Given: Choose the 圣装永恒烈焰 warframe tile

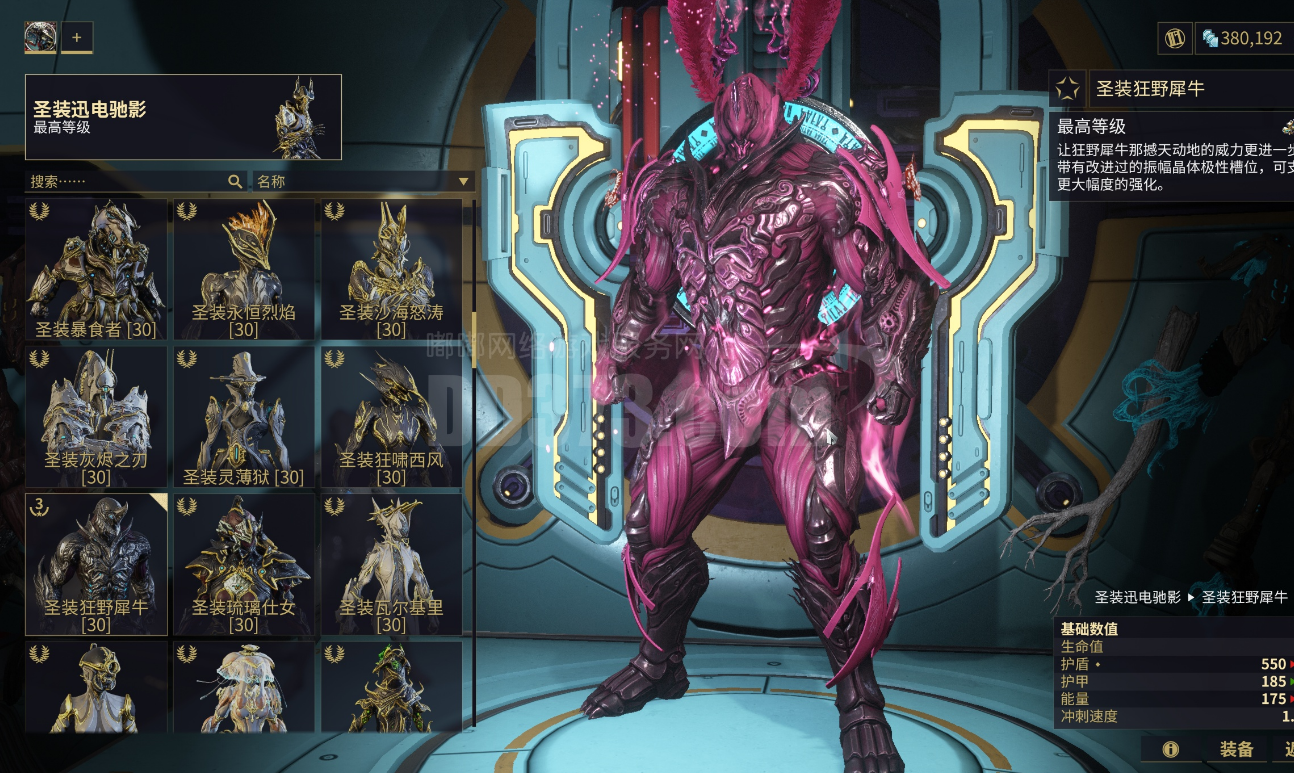Looking at the screenshot, I should pos(244,270).
